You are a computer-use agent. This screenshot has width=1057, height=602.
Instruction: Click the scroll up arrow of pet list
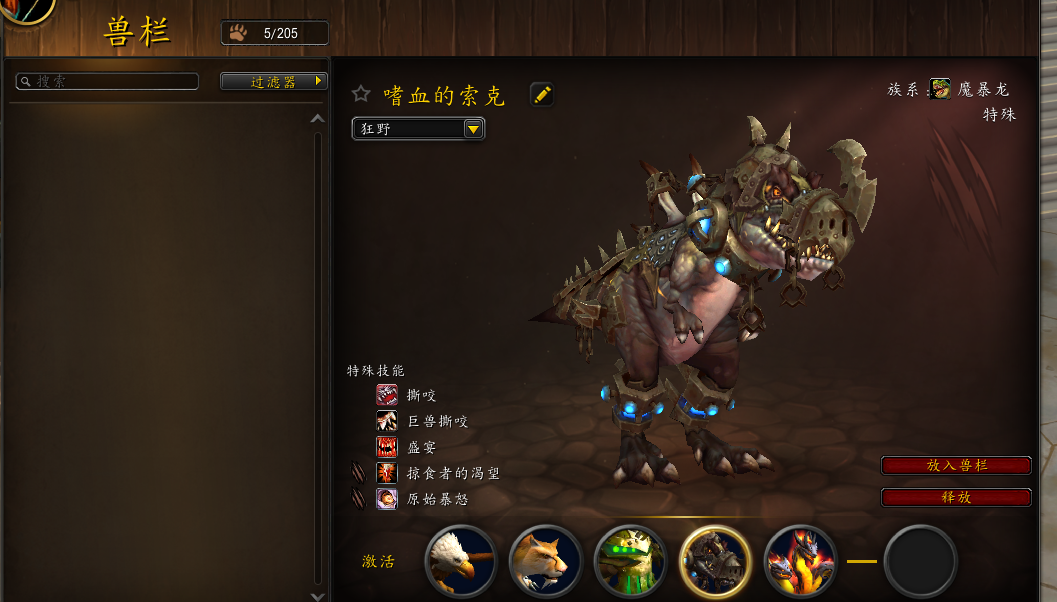tap(318, 118)
